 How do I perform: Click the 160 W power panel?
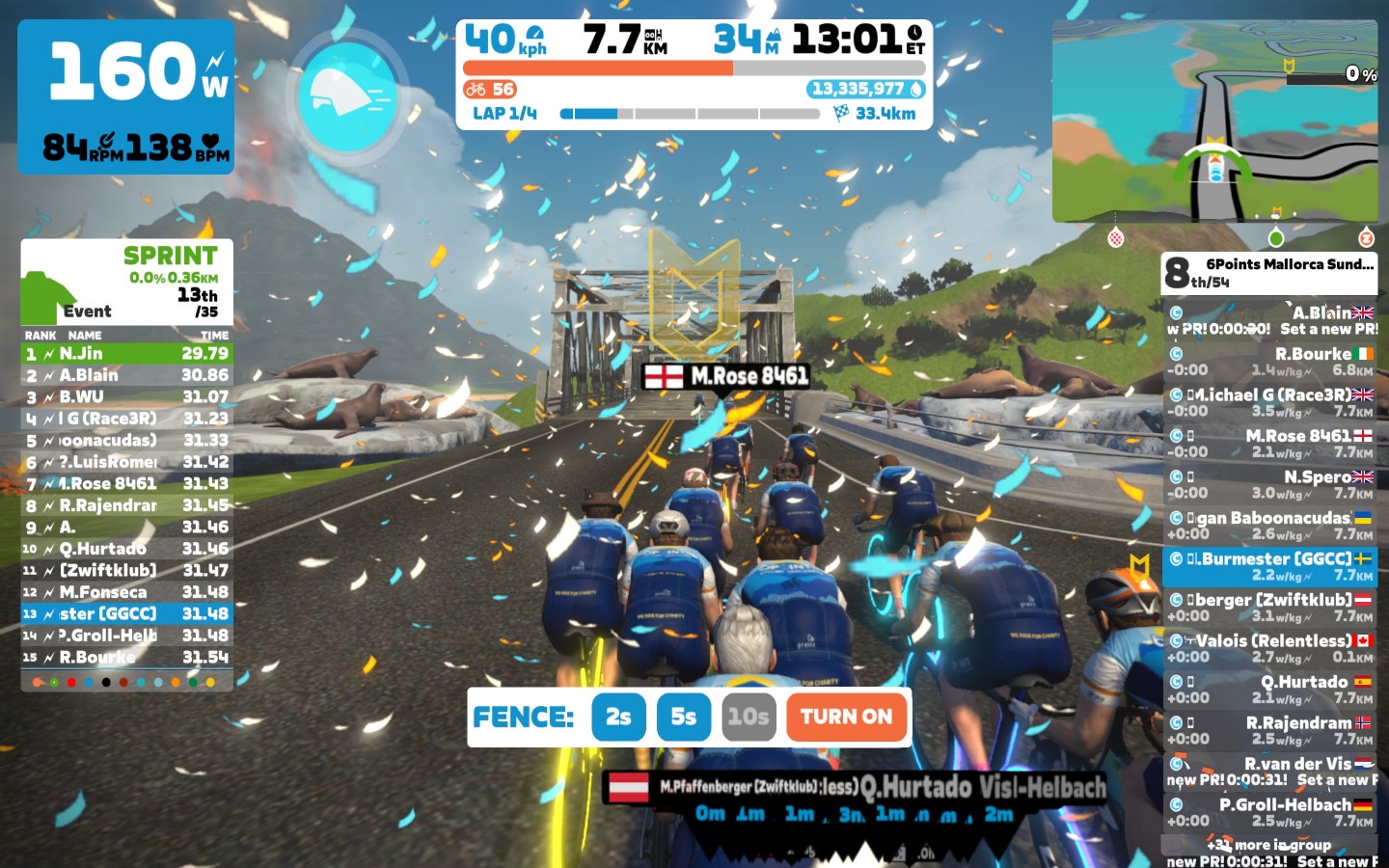tap(125, 96)
